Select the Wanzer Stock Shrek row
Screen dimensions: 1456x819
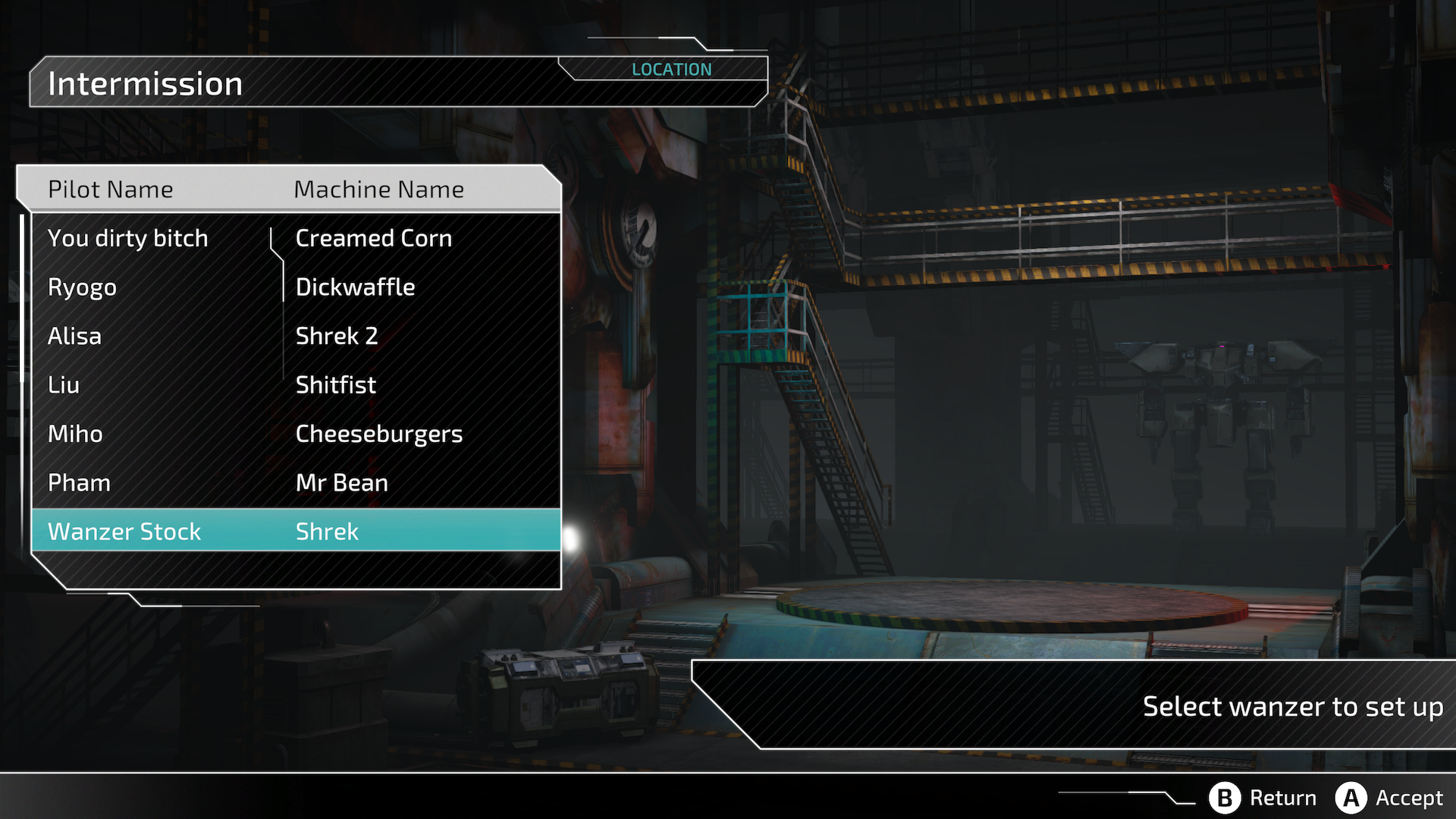click(x=296, y=532)
